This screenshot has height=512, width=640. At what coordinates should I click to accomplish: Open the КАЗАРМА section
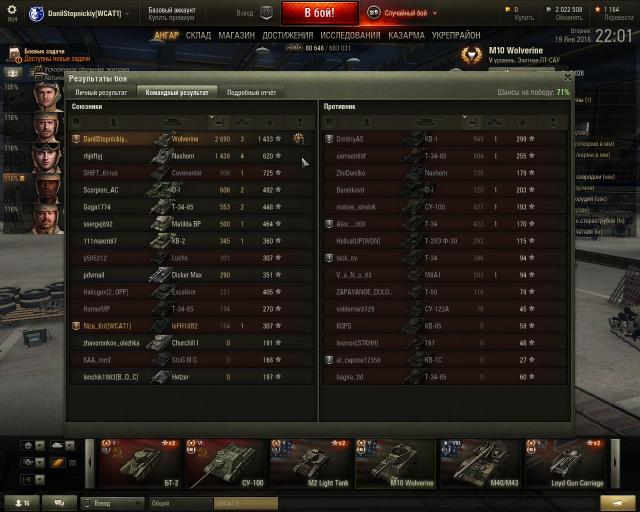[406, 35]
